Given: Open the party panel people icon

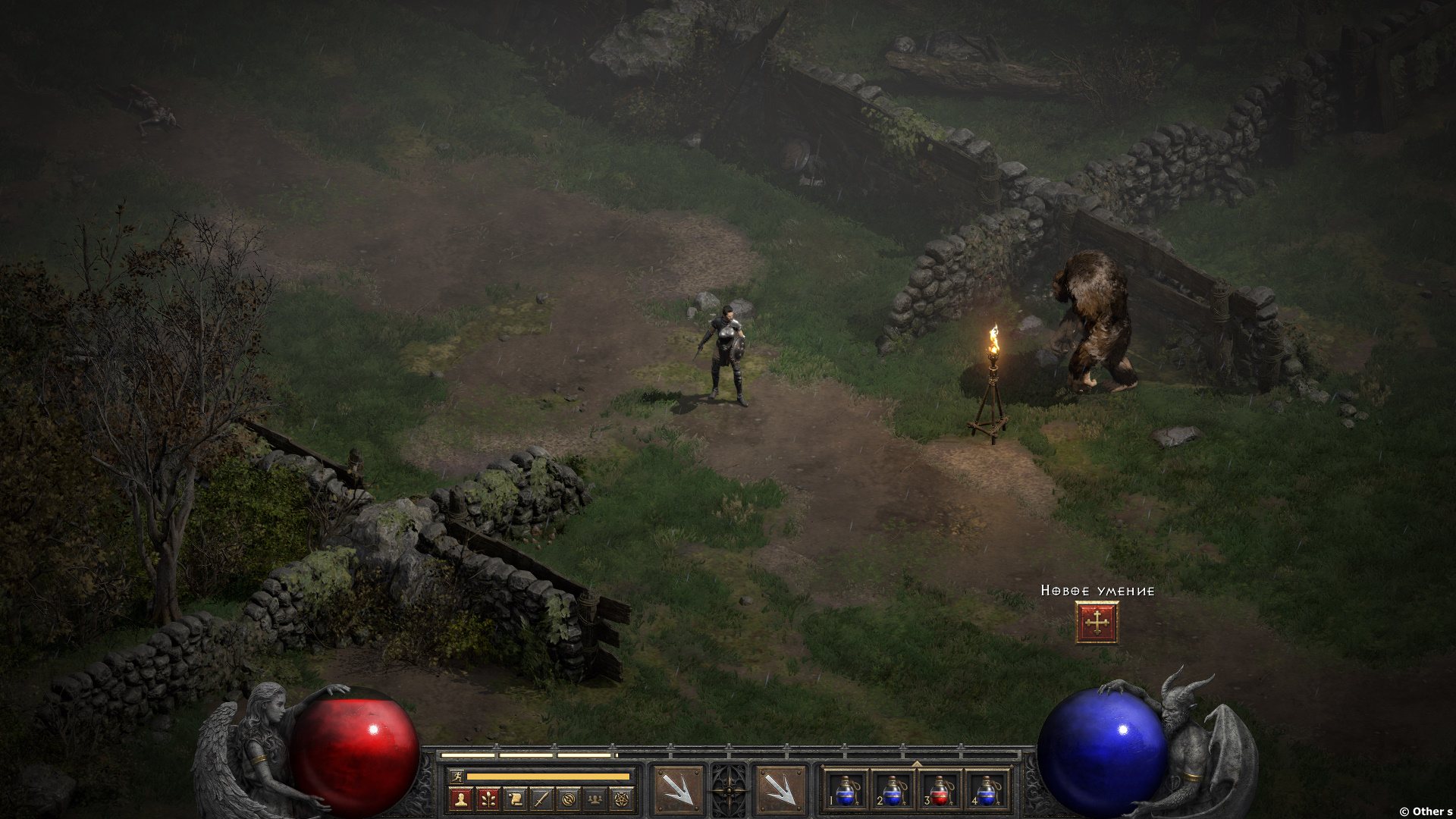Looking at the screenshot, I should [596, 799].
